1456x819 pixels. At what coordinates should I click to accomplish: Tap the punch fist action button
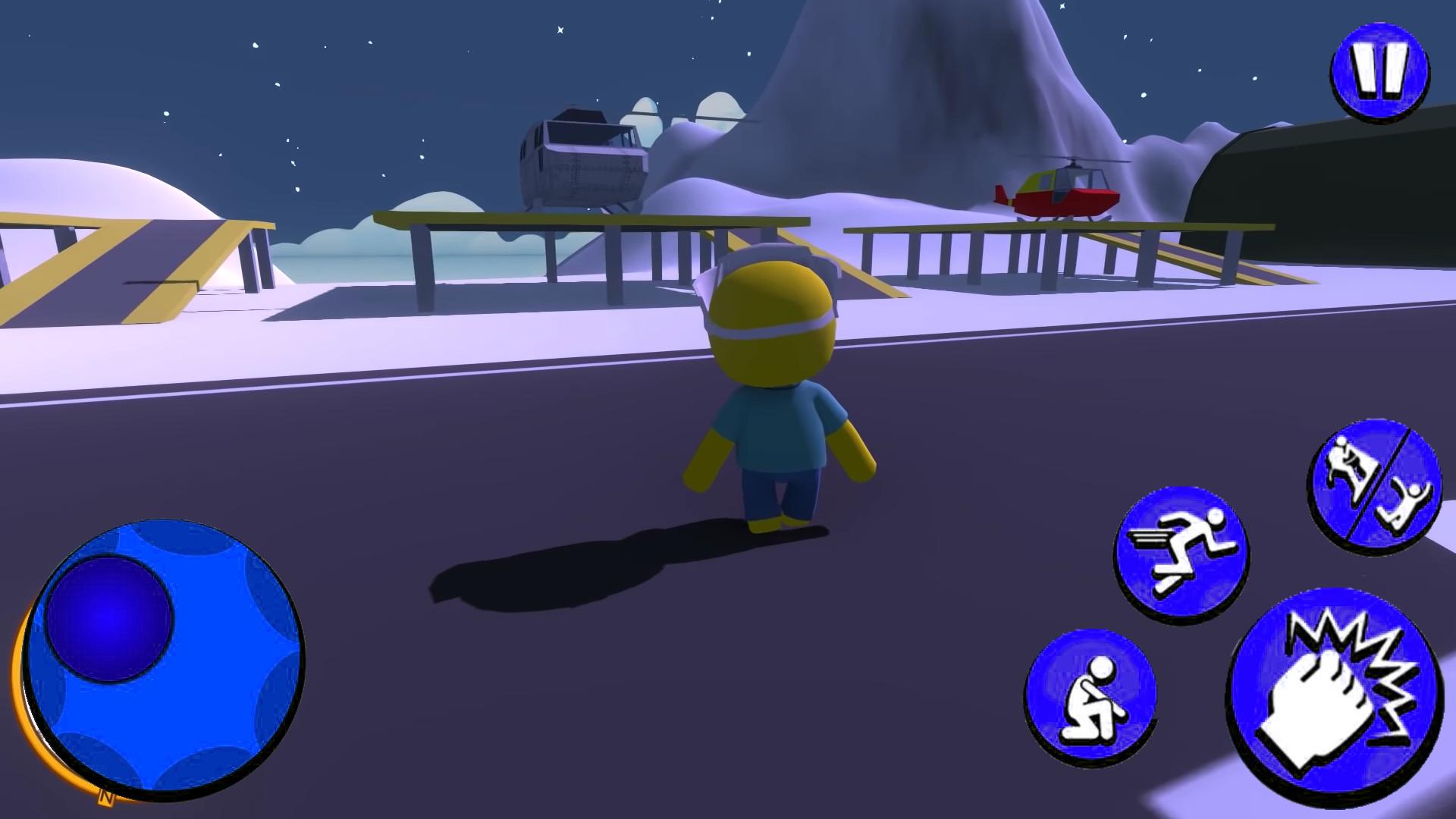(x=1336, y=696)
